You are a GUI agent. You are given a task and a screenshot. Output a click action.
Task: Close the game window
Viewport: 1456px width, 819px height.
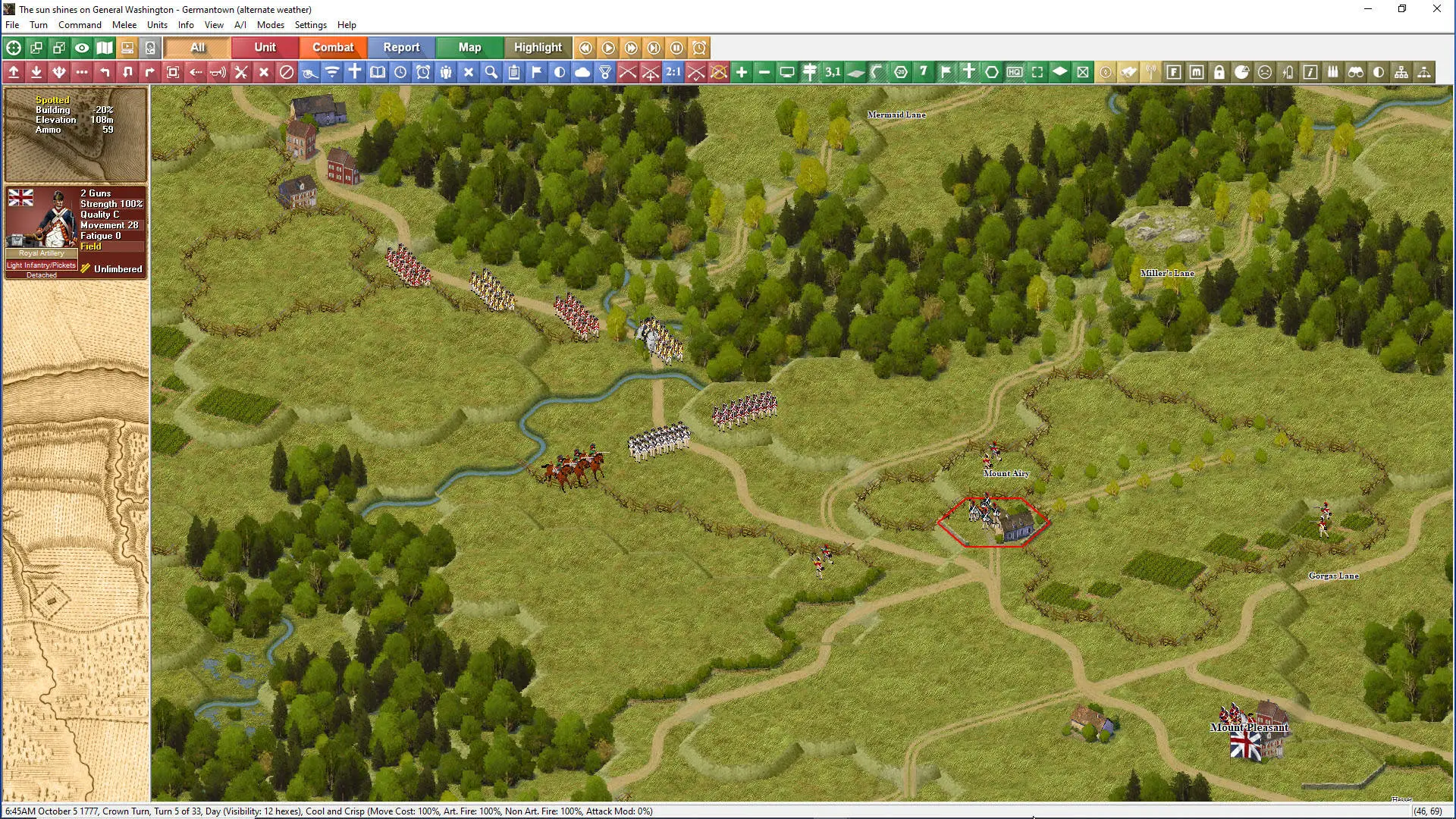pos(1436,9)
